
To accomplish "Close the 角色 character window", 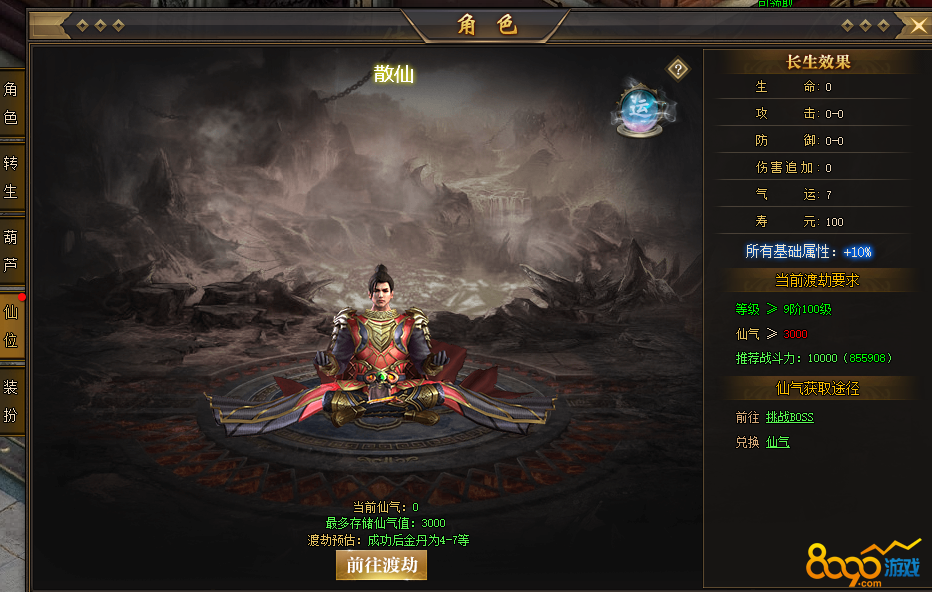I will click(x=918, y=26).
